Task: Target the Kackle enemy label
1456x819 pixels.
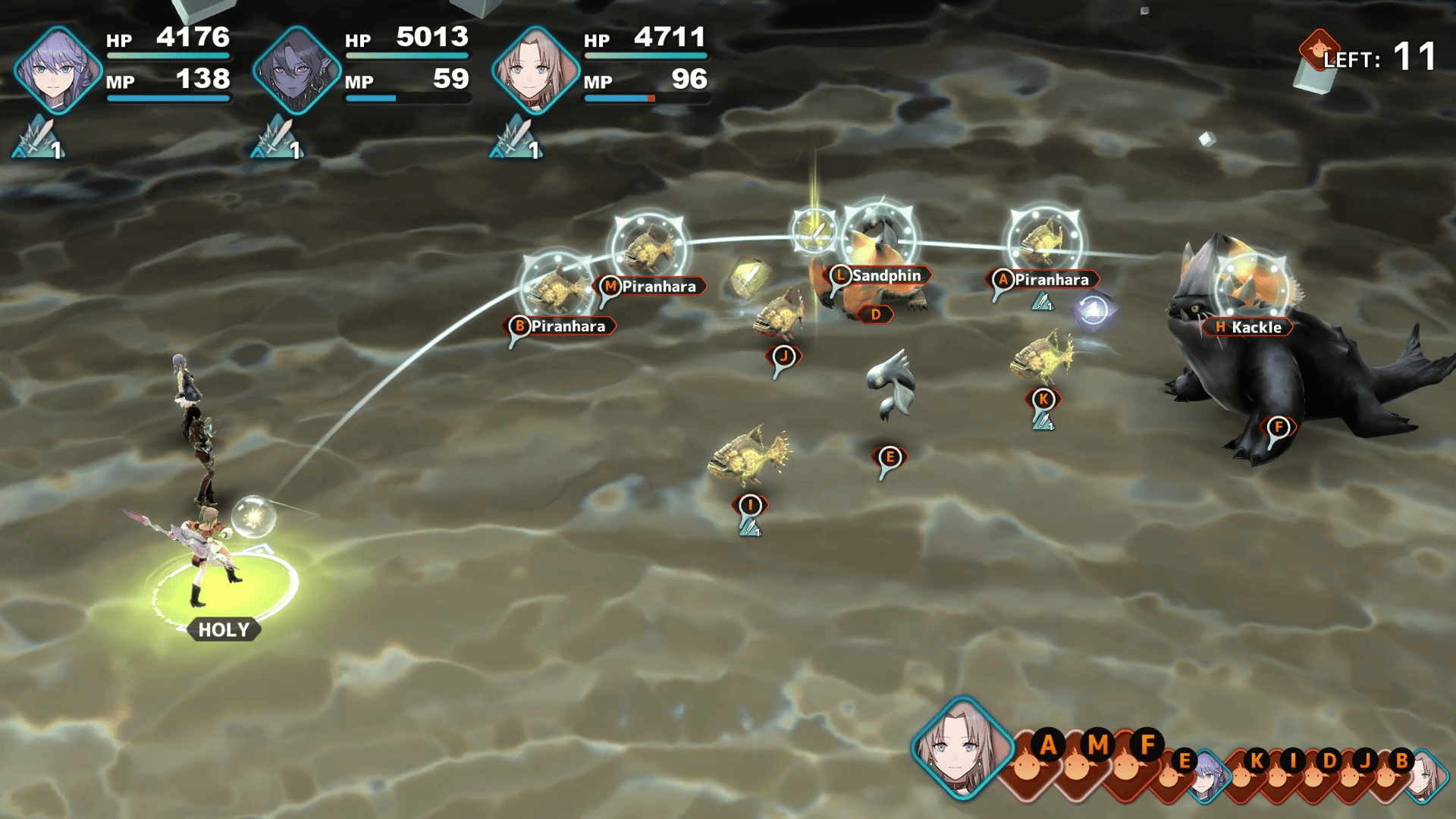Action: 1247,328
